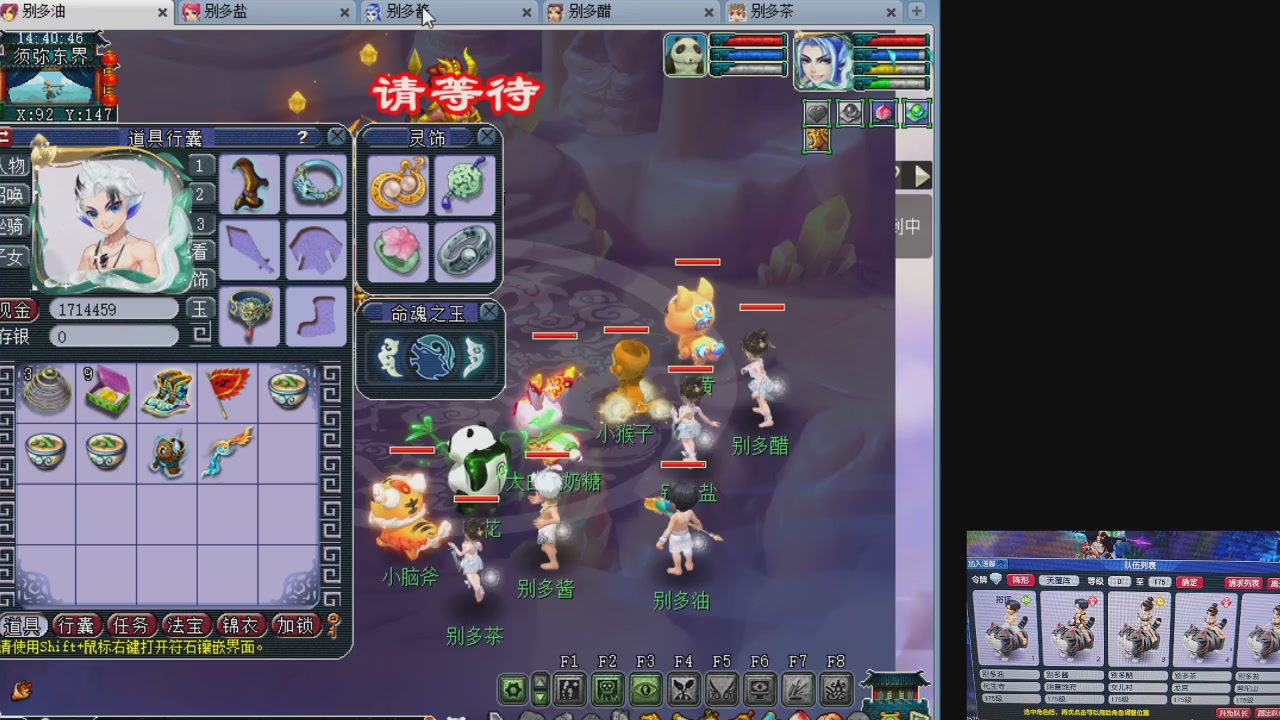
Task: Click the green gear icon on the skill bar
Action: (511, 688)
